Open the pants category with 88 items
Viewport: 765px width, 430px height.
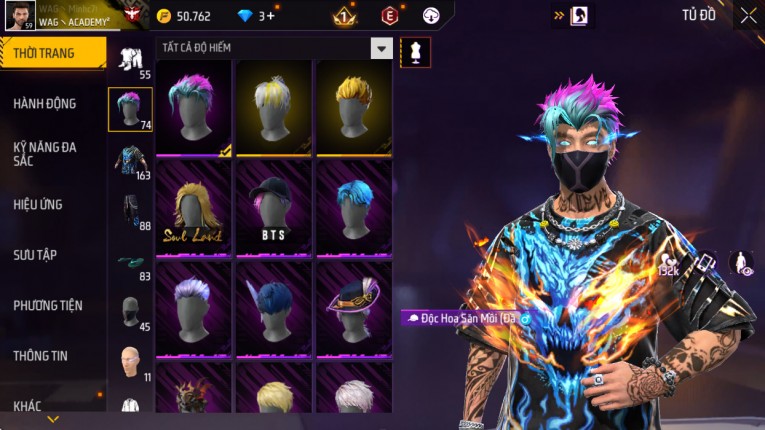tap(130, 211)
